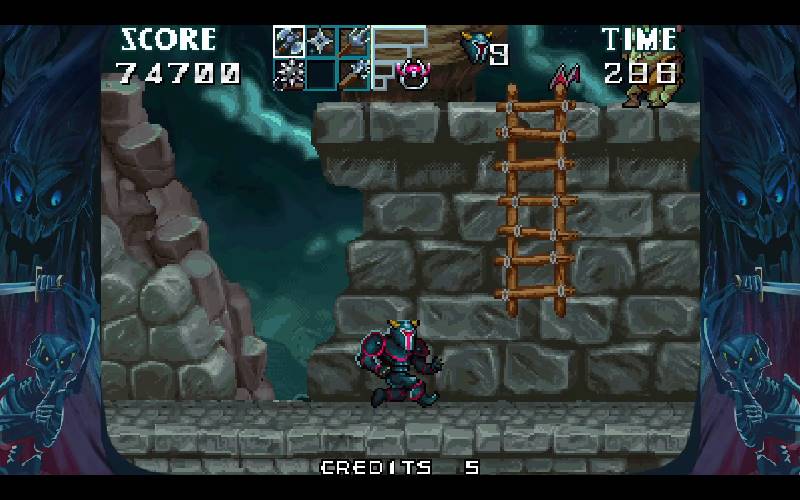
Task: Select the double-bladed axe weapon slot
Action: click(x=289, y=41)
